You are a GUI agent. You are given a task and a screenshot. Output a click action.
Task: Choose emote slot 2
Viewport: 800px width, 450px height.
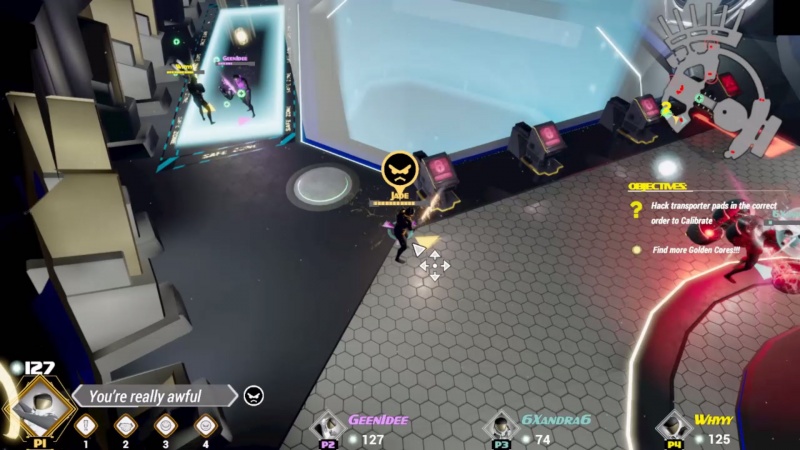125,426
